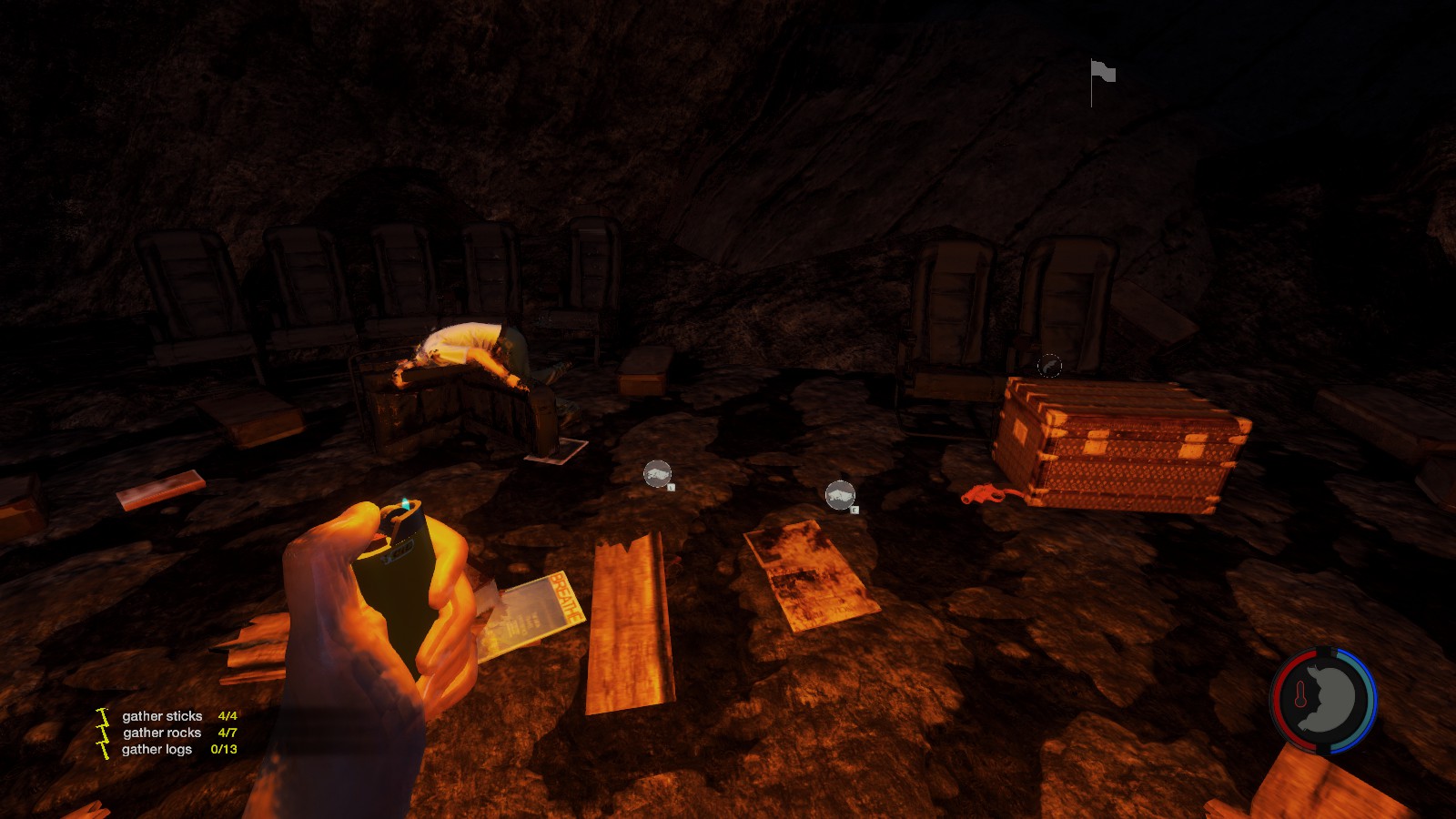Viewport: 1456px width, 819px height.
Task: Select the gather rocks objective
Action: 162,733
